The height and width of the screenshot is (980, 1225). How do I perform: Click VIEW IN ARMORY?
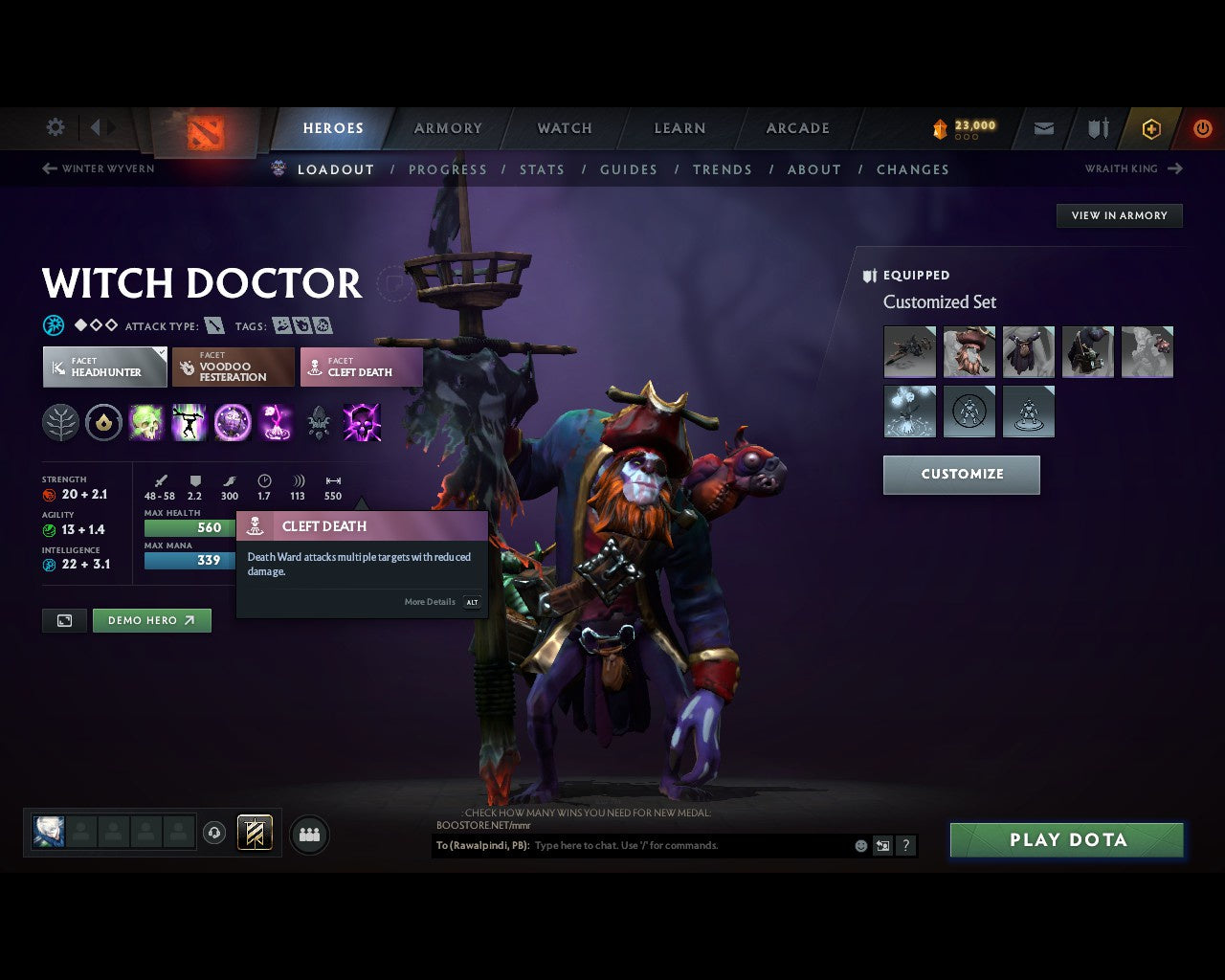1119,215
